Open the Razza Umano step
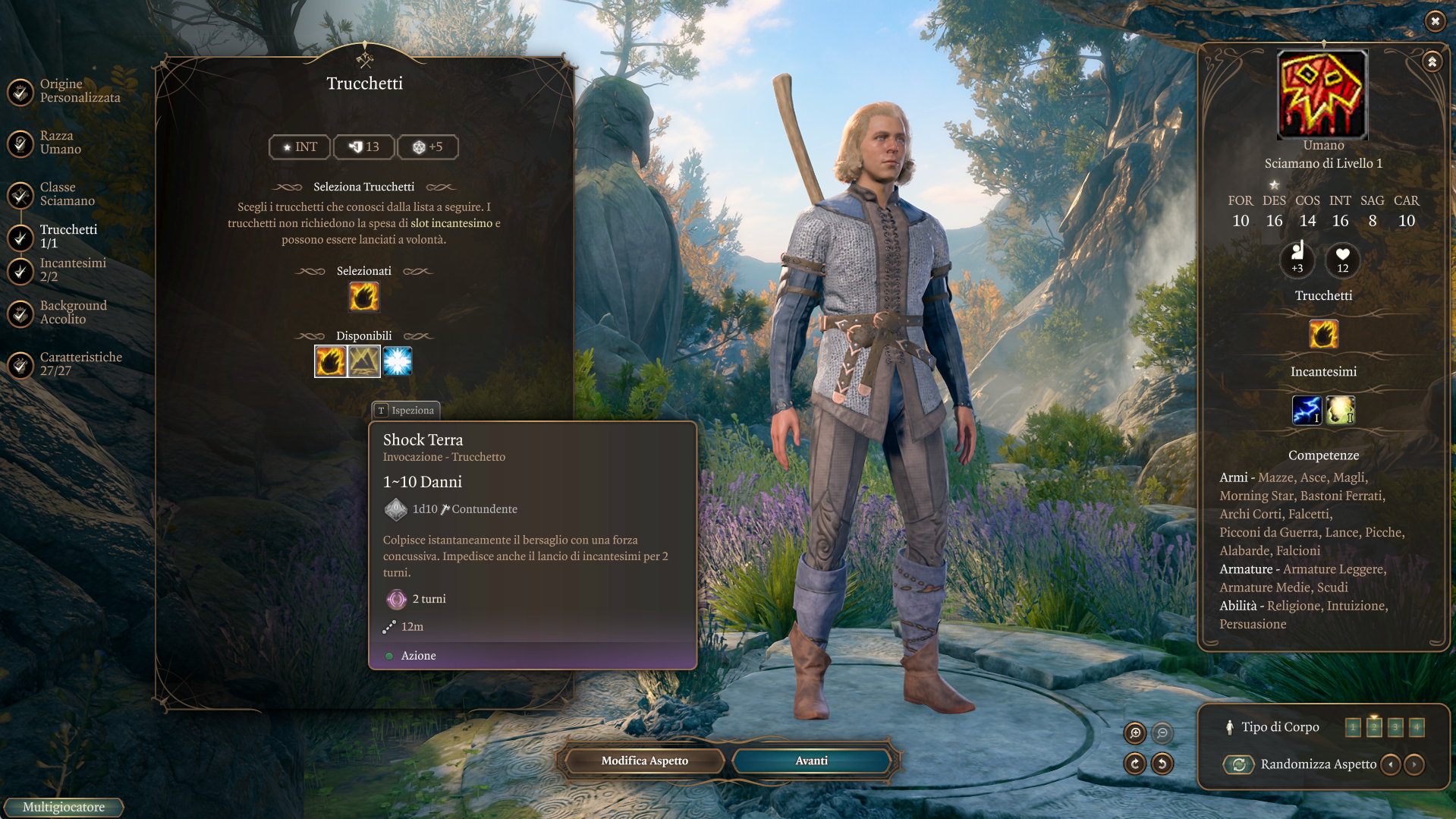Screen dimensions: 1456x819 click(x=59, y=143)
